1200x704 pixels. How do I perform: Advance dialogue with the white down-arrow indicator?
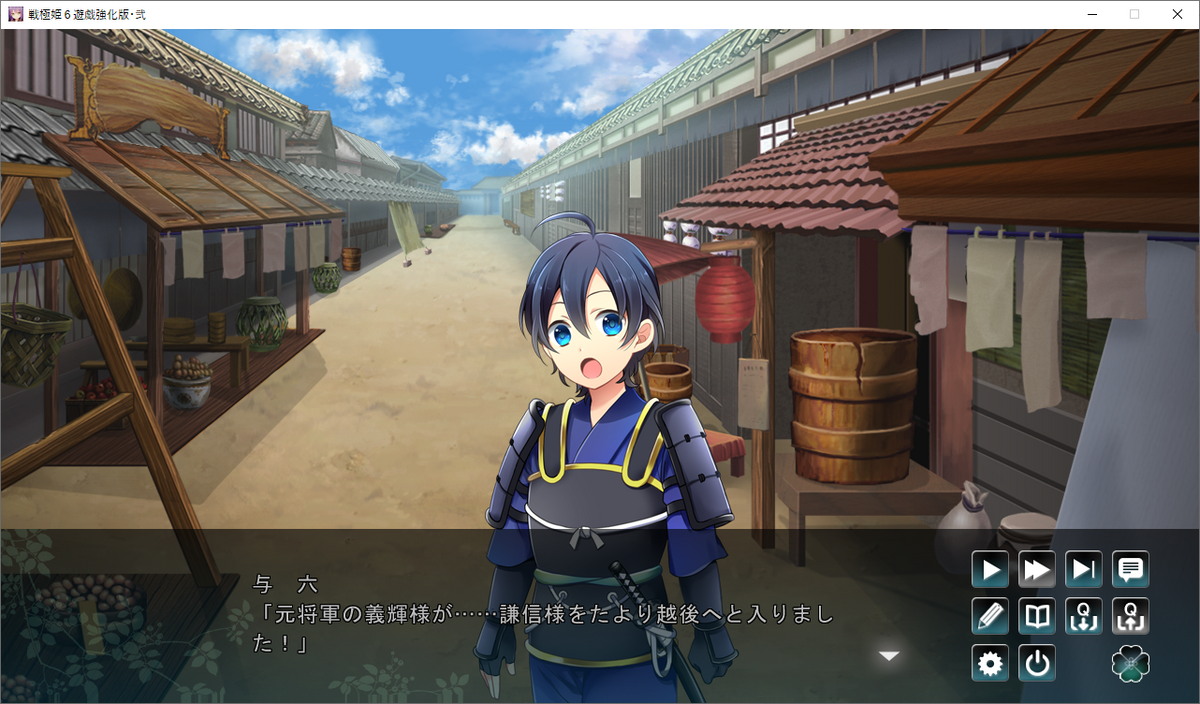pos(888,656)
